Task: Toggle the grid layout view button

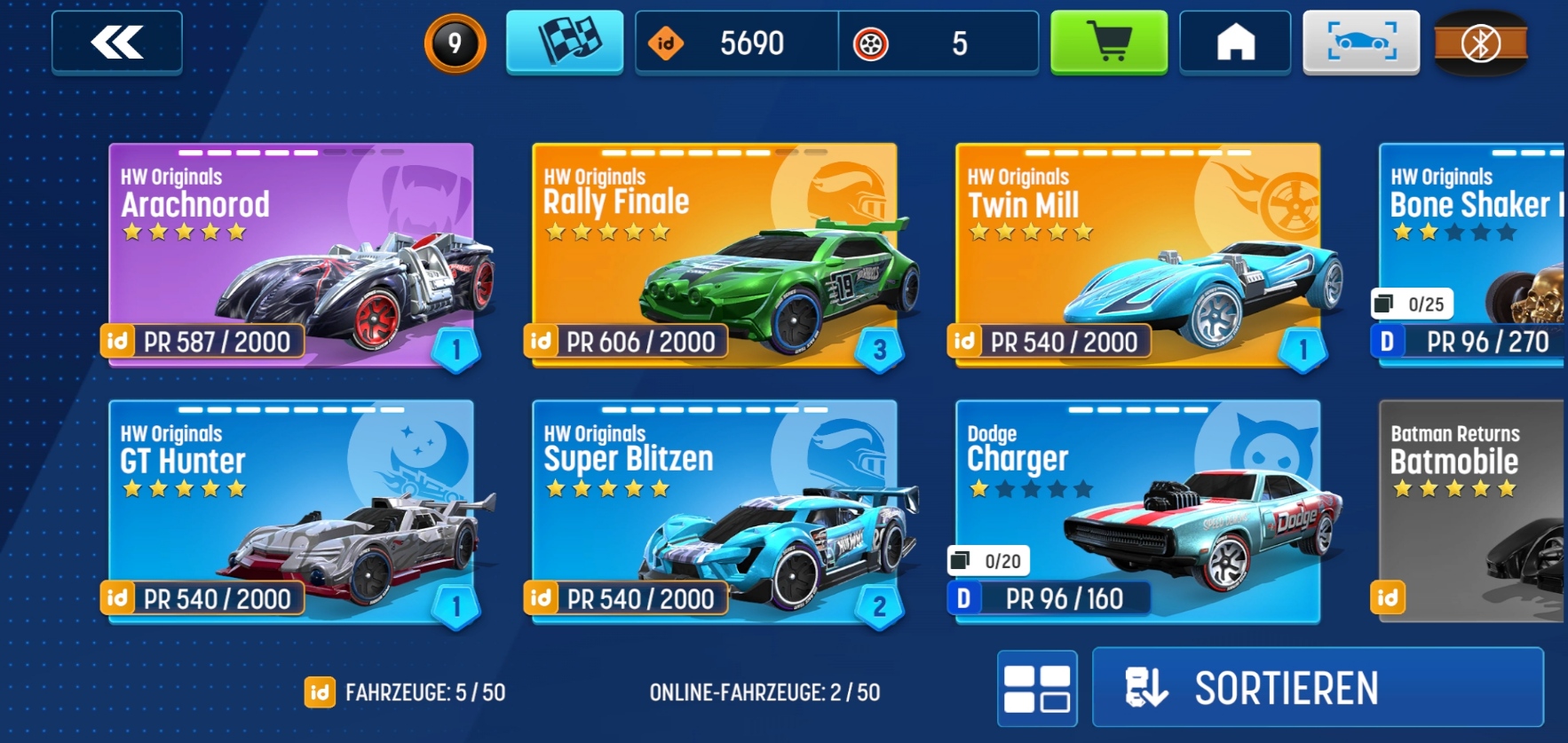Action: [1037, 689]
